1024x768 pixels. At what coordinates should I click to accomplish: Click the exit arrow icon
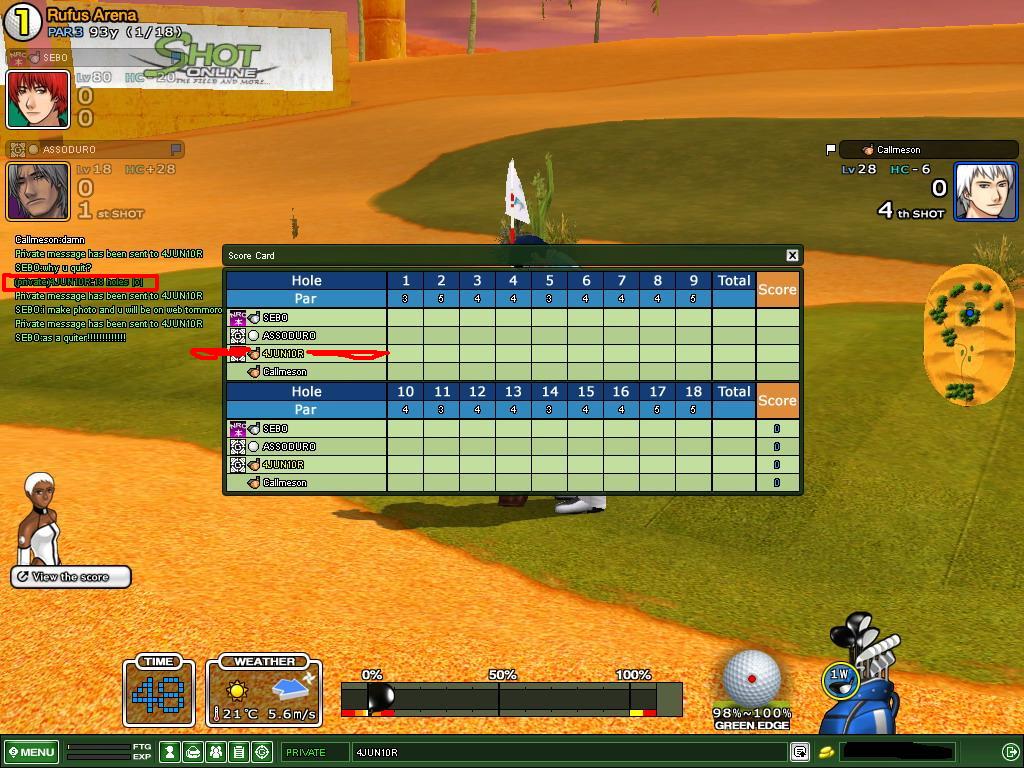click(x=1010, y=752)
